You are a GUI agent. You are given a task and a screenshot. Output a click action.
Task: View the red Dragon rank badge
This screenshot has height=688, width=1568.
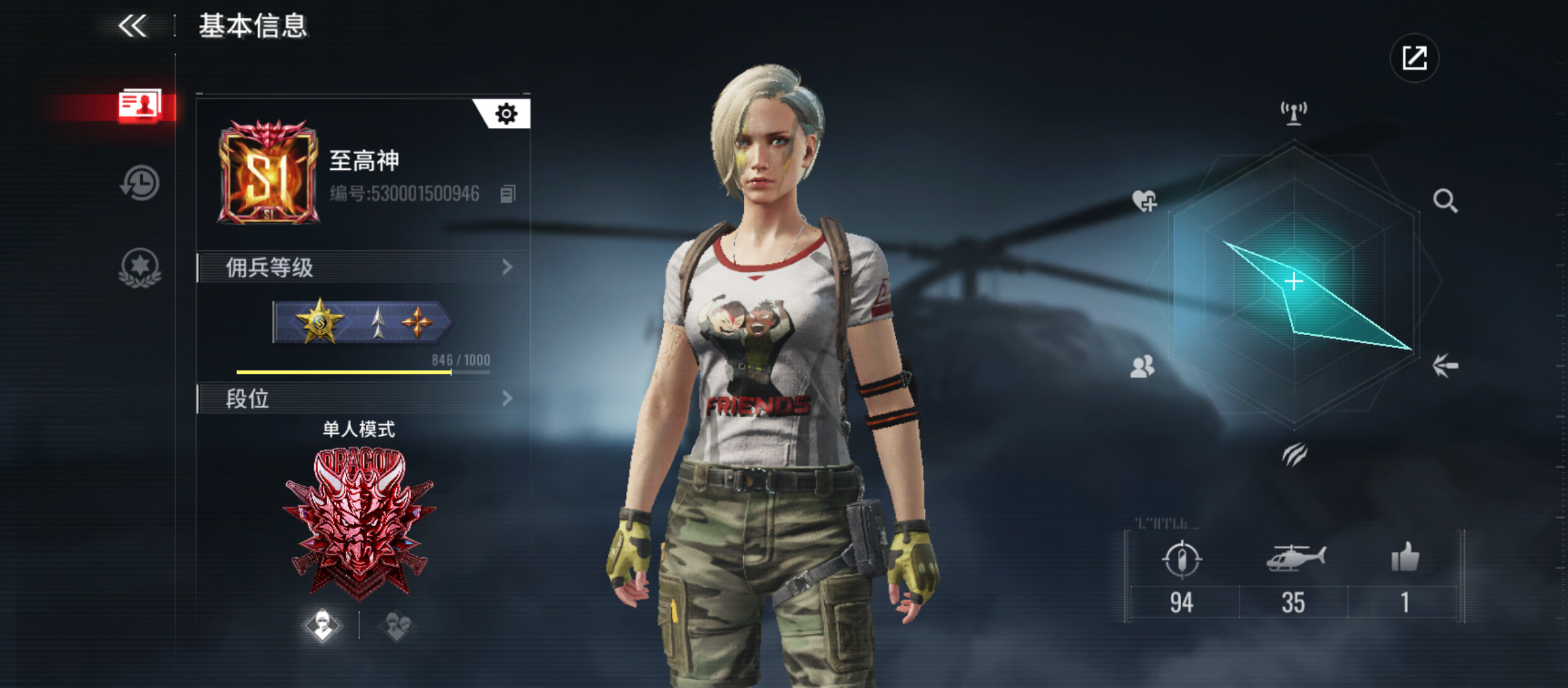pos(359,524)
